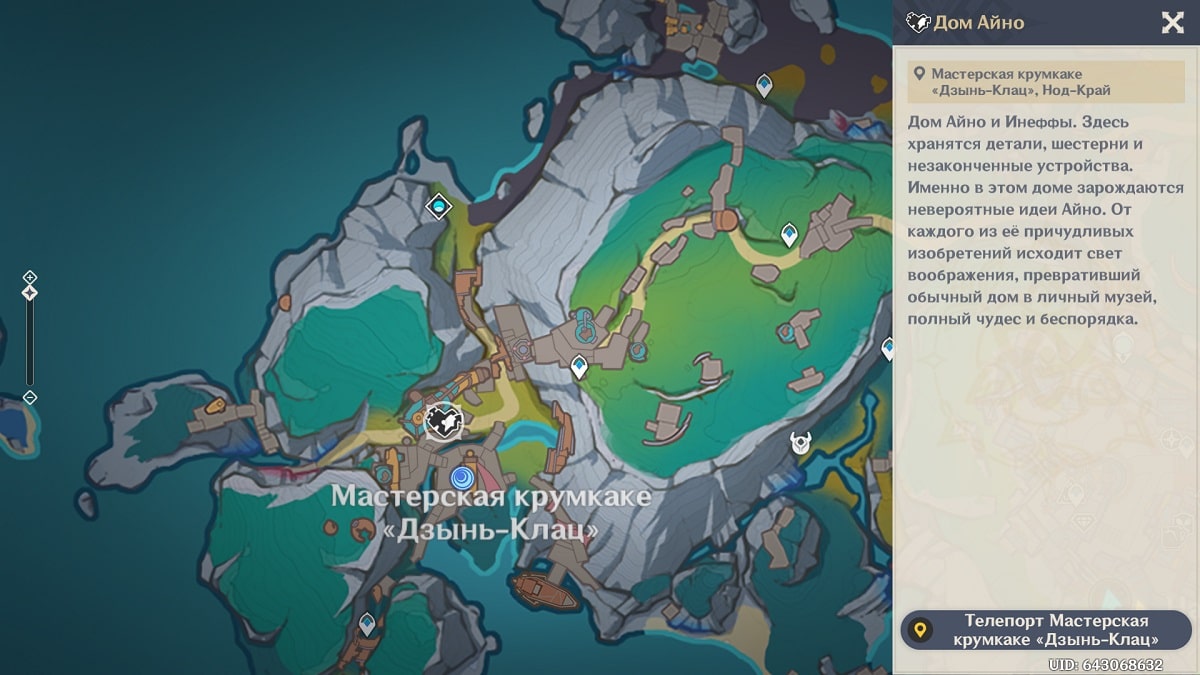Image resolution: width=1200 pixels, height=675 pixels.
Task: Close the Дом Айно info panel
Action: pos(1172,23)
